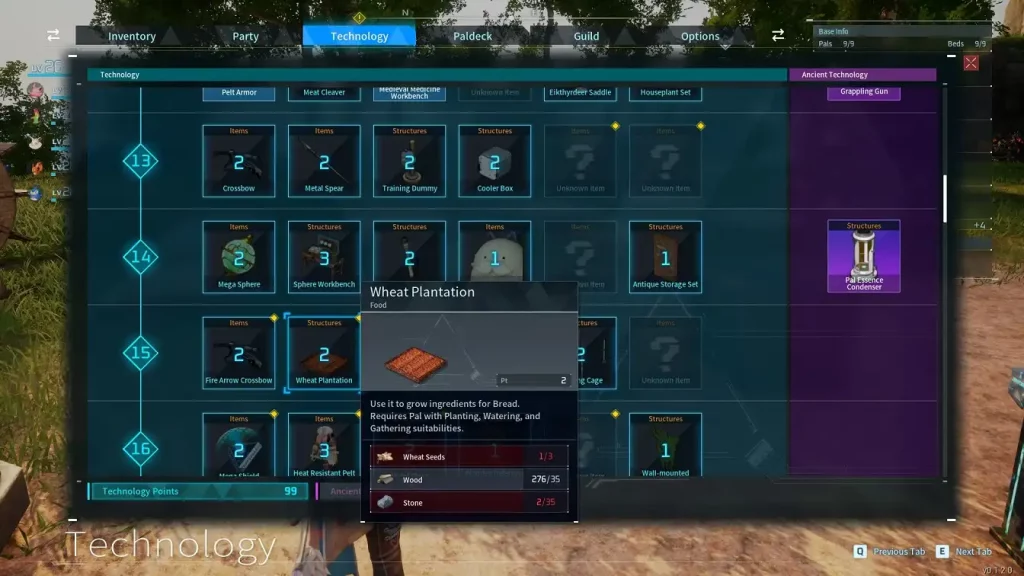Open the Paldeck tab
1024x576 pixels.
tap(473, 36)
